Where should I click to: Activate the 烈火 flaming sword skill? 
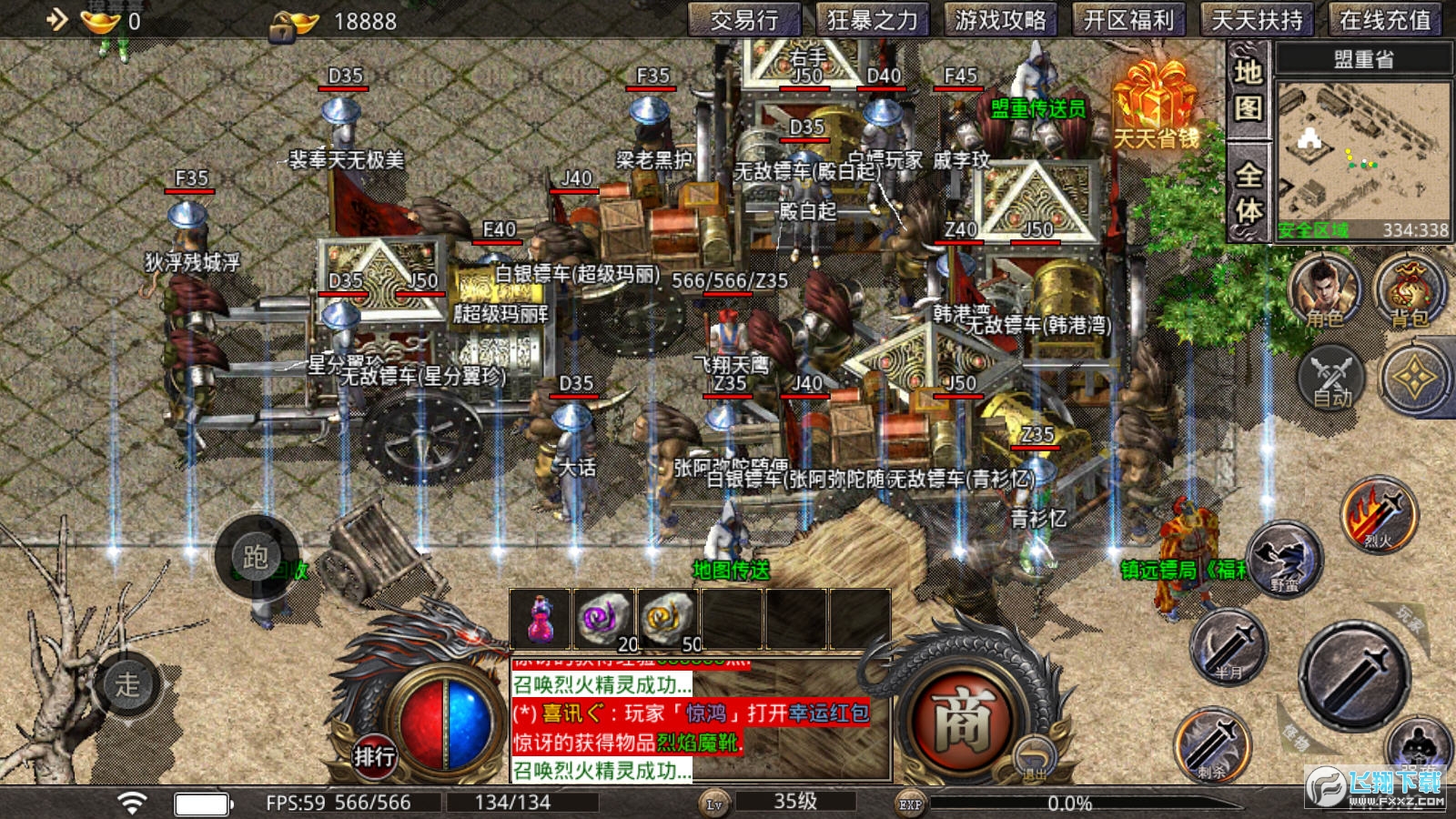click(x=1379, y=516)
